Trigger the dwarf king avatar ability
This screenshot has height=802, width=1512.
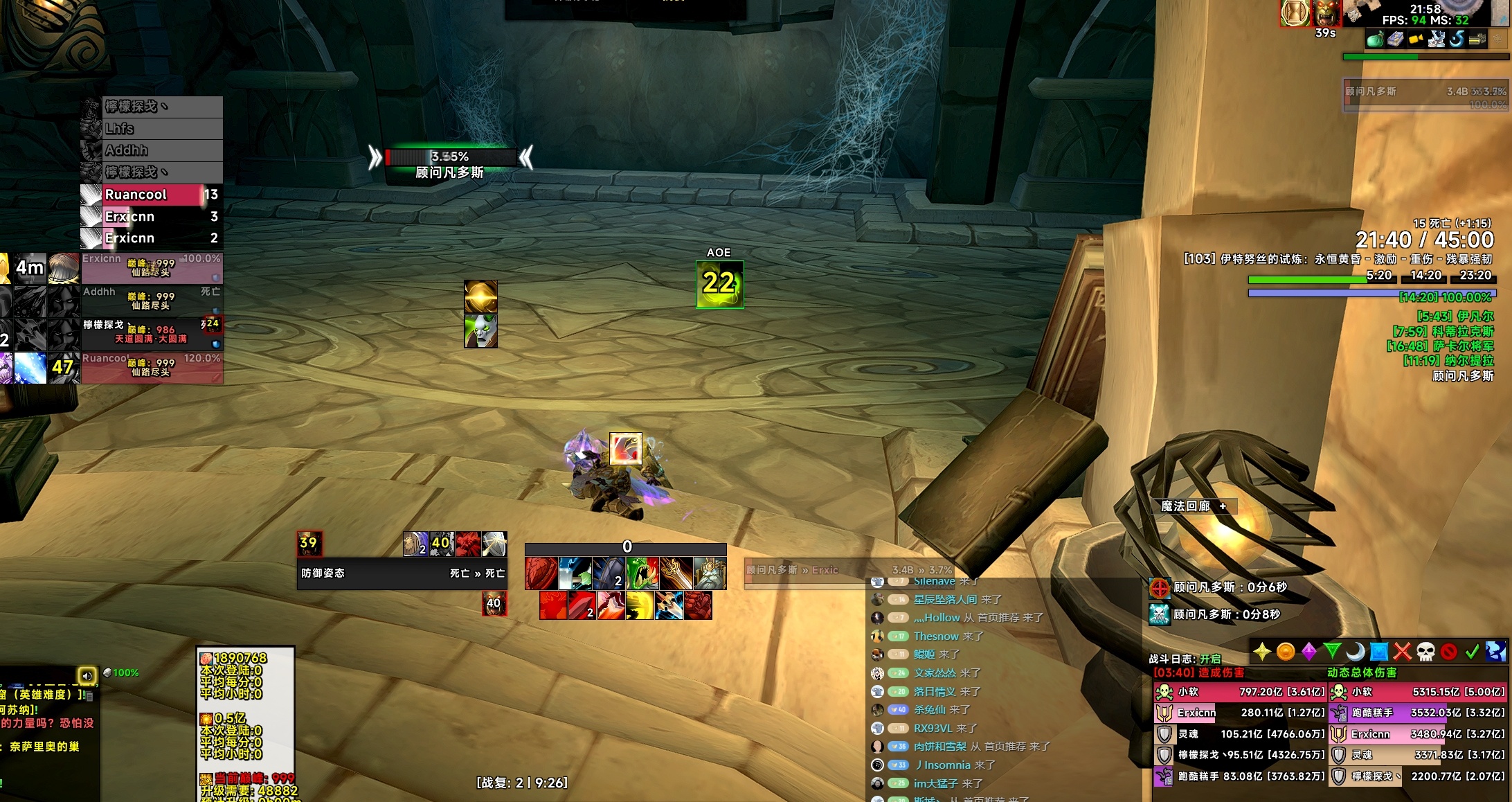[x=710, y=574]
